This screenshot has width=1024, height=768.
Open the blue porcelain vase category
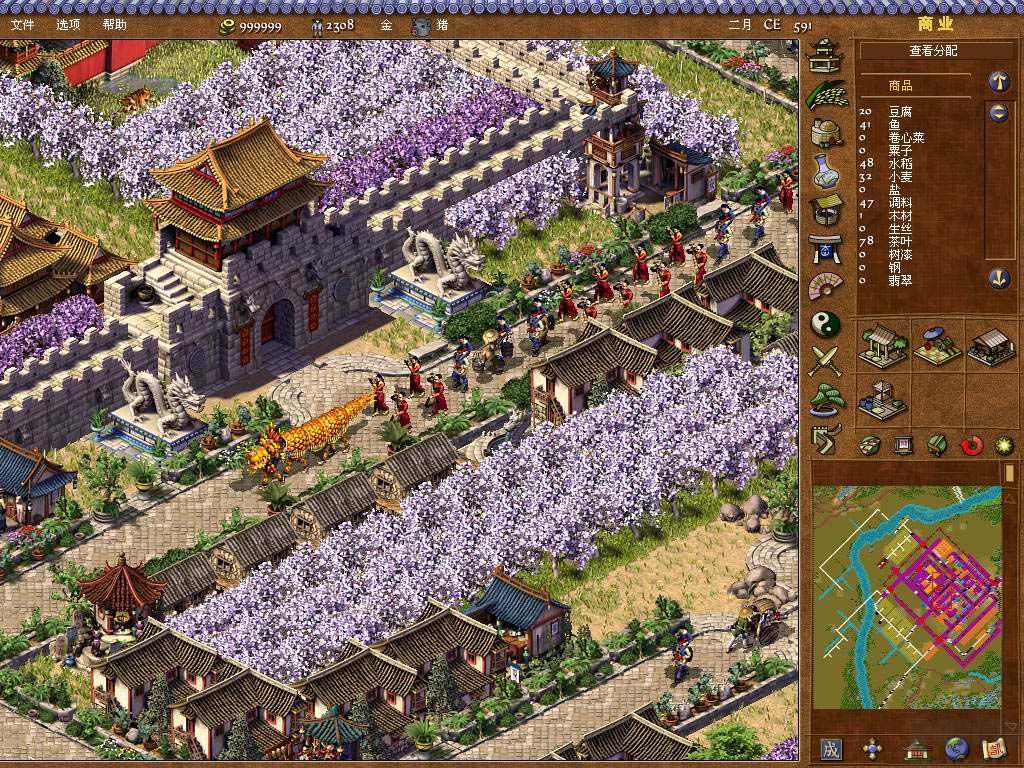pos(825,170)
